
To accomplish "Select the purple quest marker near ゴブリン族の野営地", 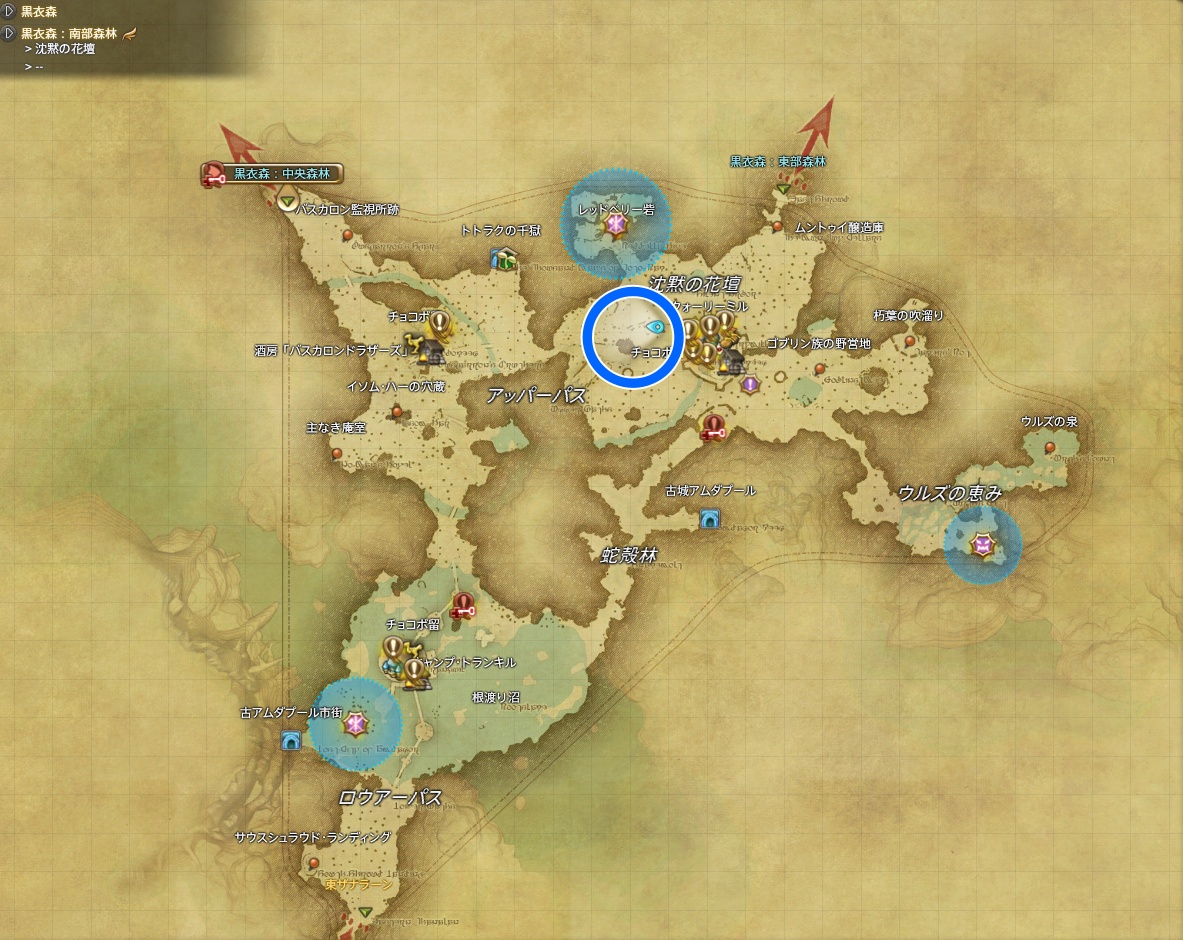I will click(x=749, y=384).
